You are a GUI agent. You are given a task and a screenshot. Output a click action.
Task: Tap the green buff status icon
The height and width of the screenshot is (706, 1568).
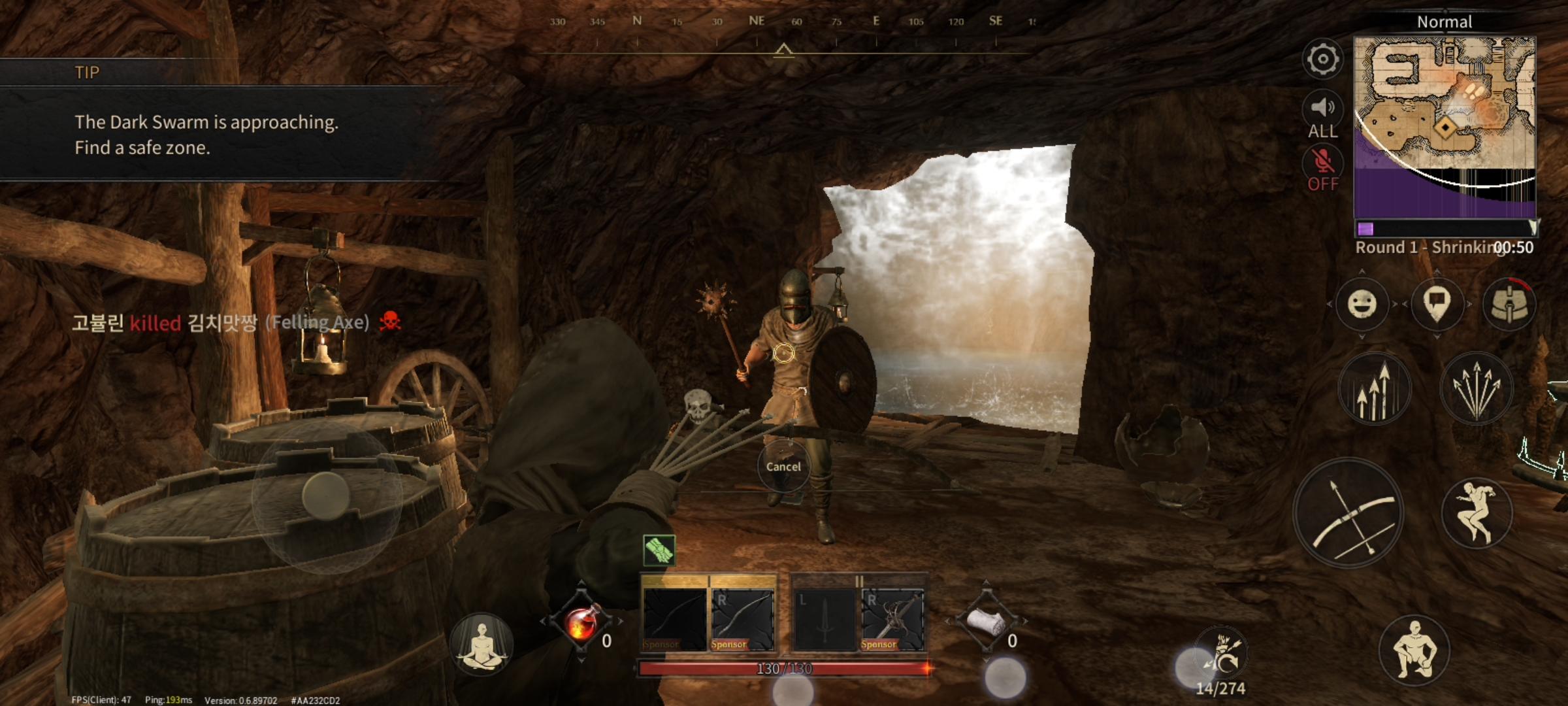659,549
